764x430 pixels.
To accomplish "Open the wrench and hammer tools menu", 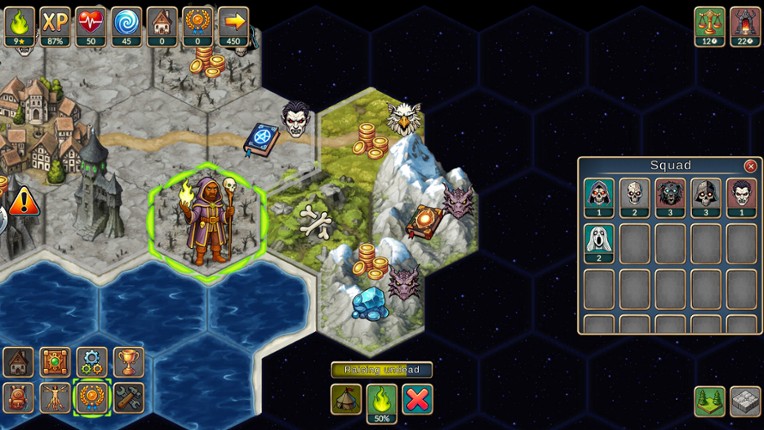I will click(x=127, y=397).
